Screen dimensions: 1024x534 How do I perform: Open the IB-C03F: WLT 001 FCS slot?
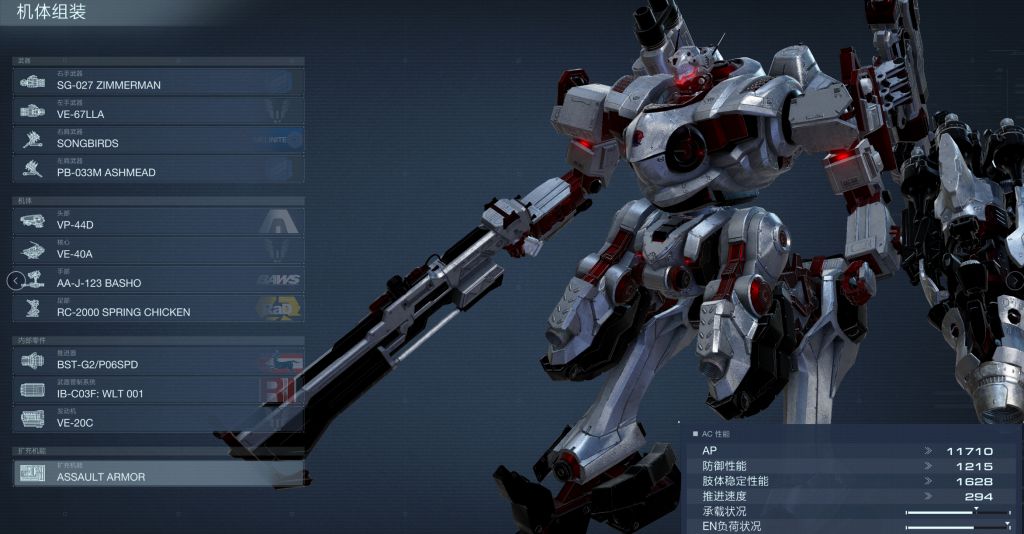(158, 390)
